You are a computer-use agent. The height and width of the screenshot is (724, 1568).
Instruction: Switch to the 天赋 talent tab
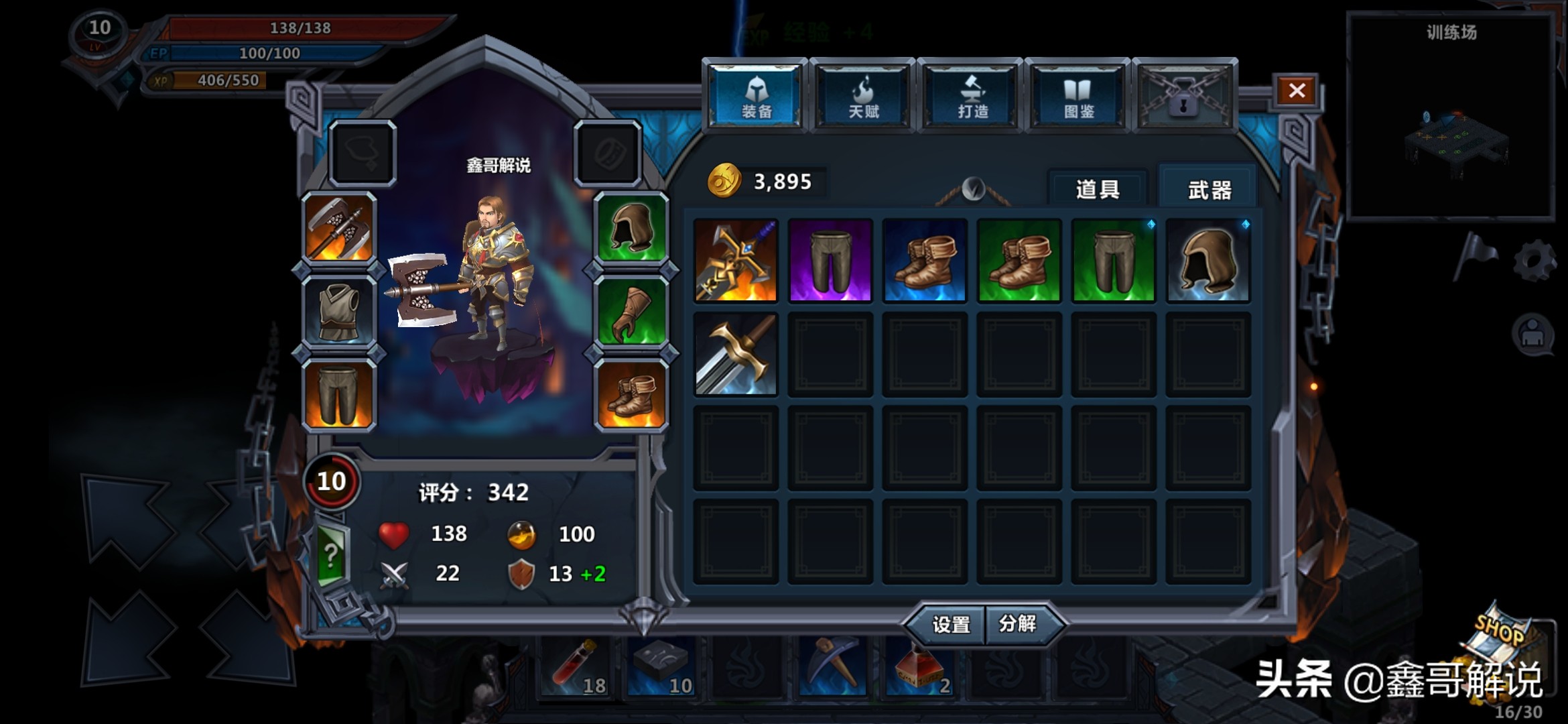(863, 97)
